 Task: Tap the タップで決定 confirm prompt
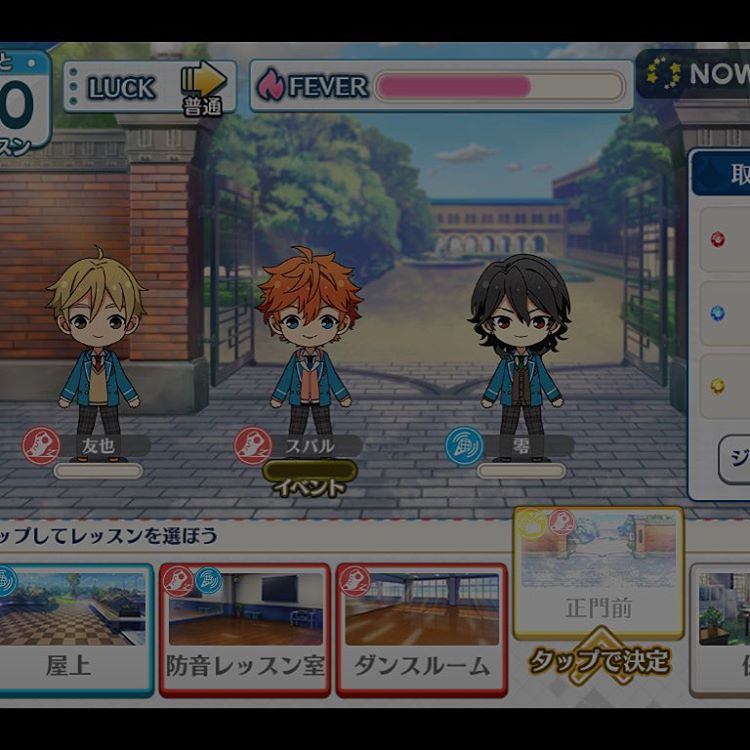point(599,661)
